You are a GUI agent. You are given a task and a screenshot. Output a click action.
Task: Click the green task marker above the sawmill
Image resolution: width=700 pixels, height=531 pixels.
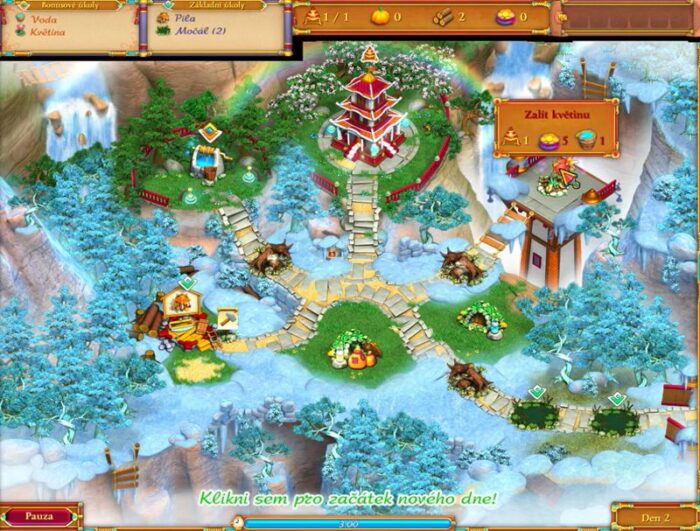tap(186, 283)
